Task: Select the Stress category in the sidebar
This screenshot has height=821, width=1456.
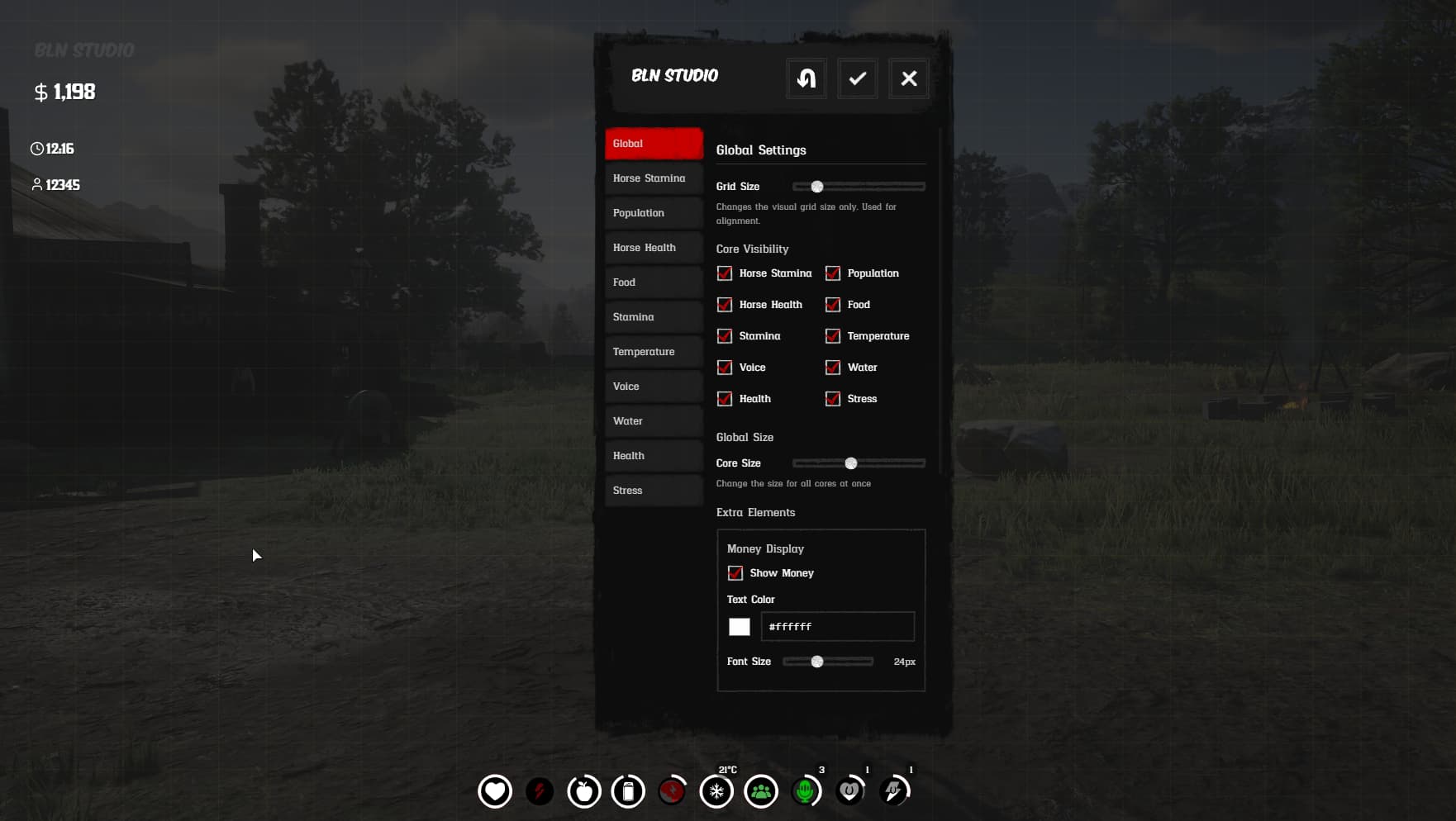Action: [x=653, y=490]
